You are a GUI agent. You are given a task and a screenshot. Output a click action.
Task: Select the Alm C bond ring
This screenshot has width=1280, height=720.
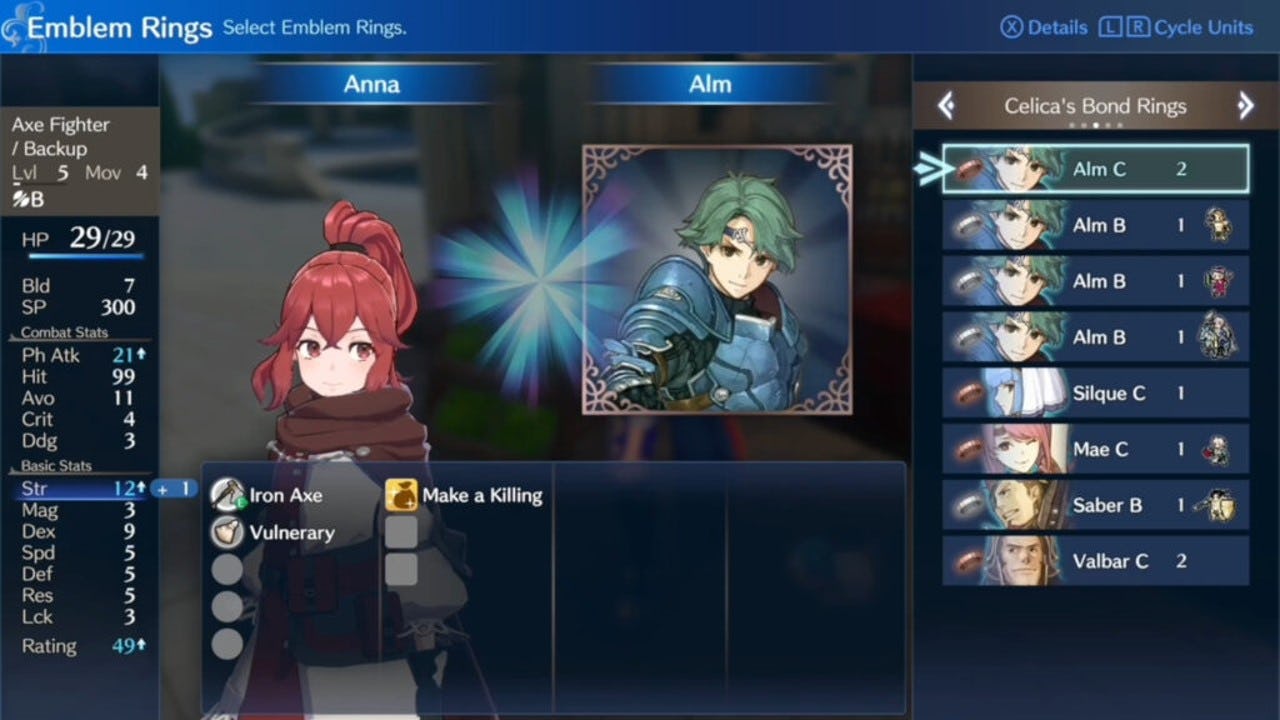coord(1096,169)
